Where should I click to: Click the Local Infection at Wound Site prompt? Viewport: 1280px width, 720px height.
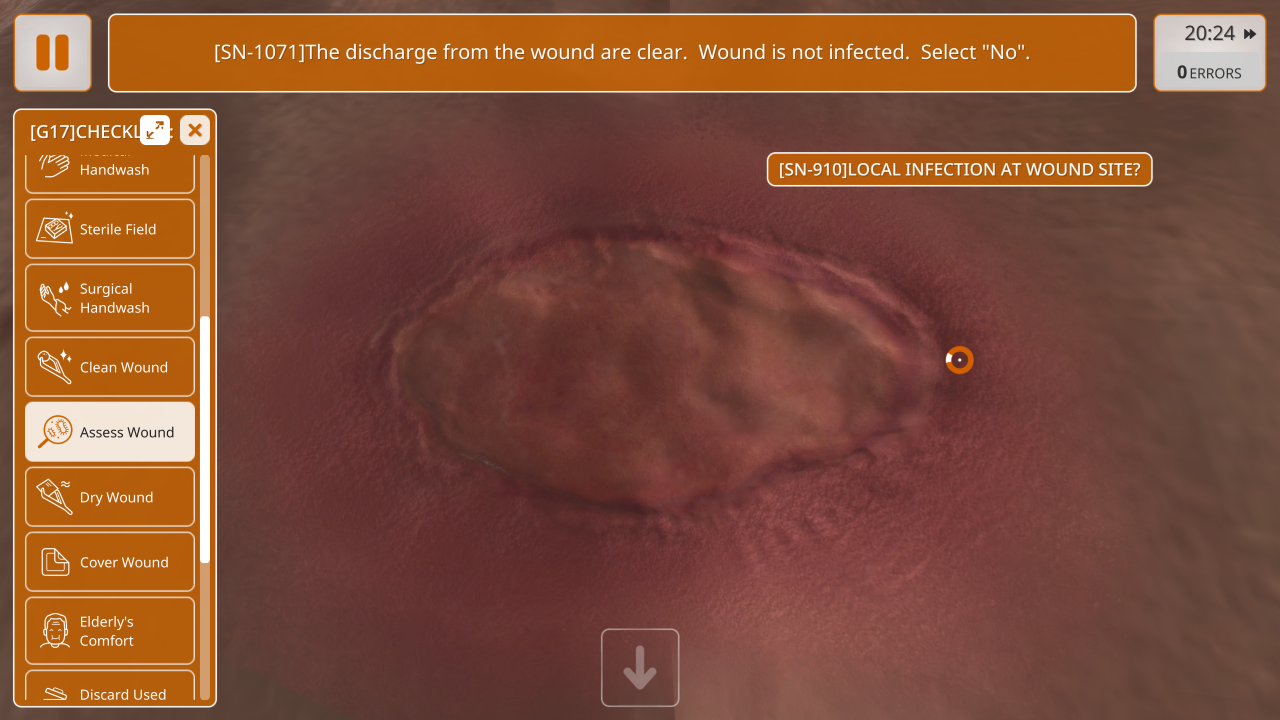coord(959,170)
